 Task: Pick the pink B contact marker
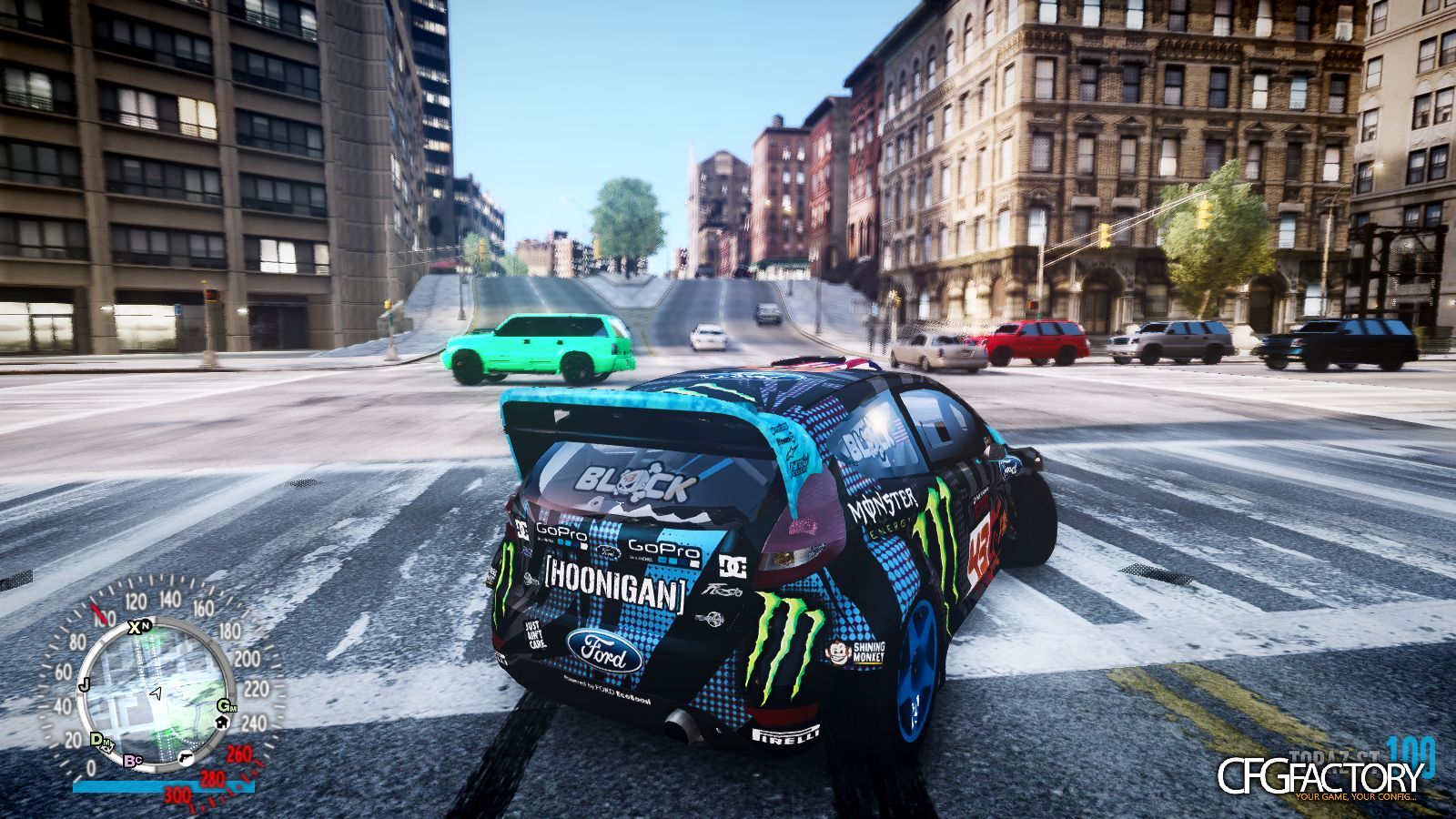click(132, 760)
